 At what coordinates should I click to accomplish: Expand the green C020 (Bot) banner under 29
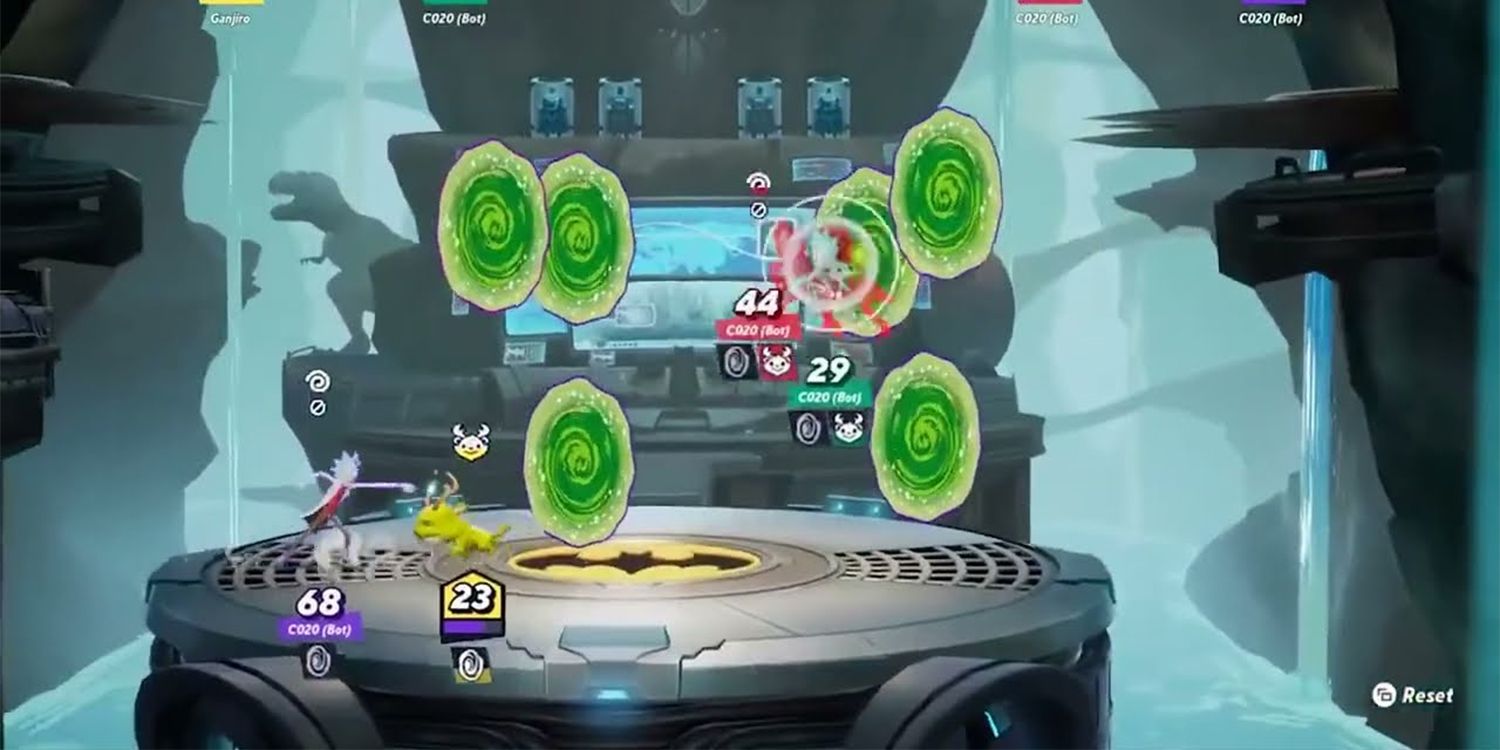(830, 398)
